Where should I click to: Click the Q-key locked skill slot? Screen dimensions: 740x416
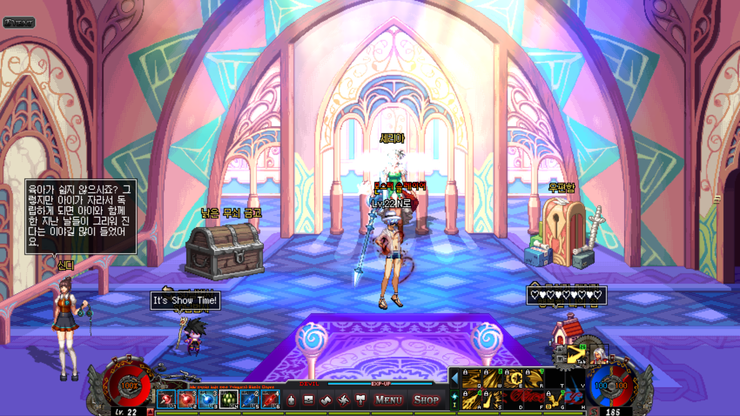(472, 378)
